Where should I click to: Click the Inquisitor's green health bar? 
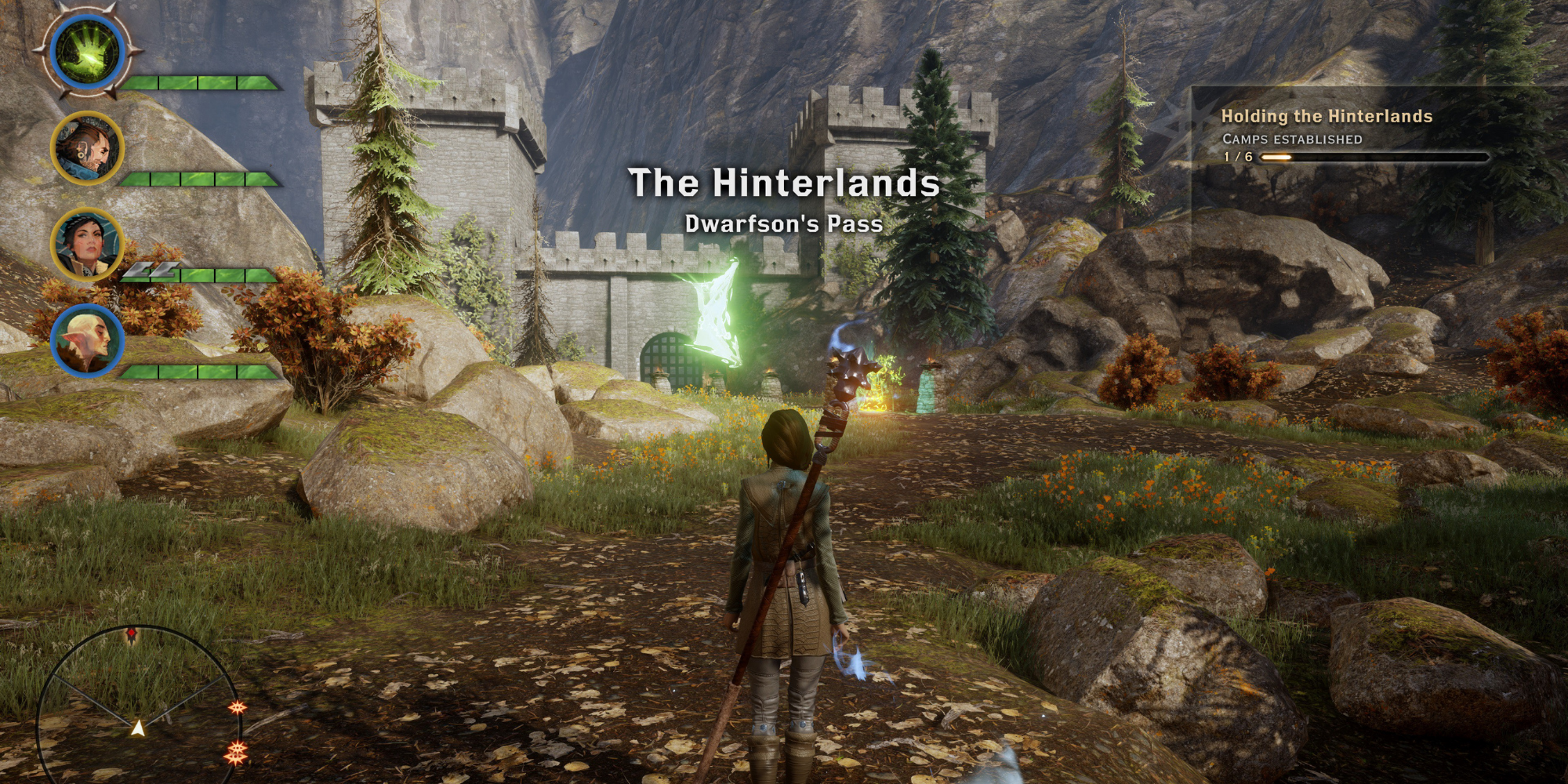200,81
